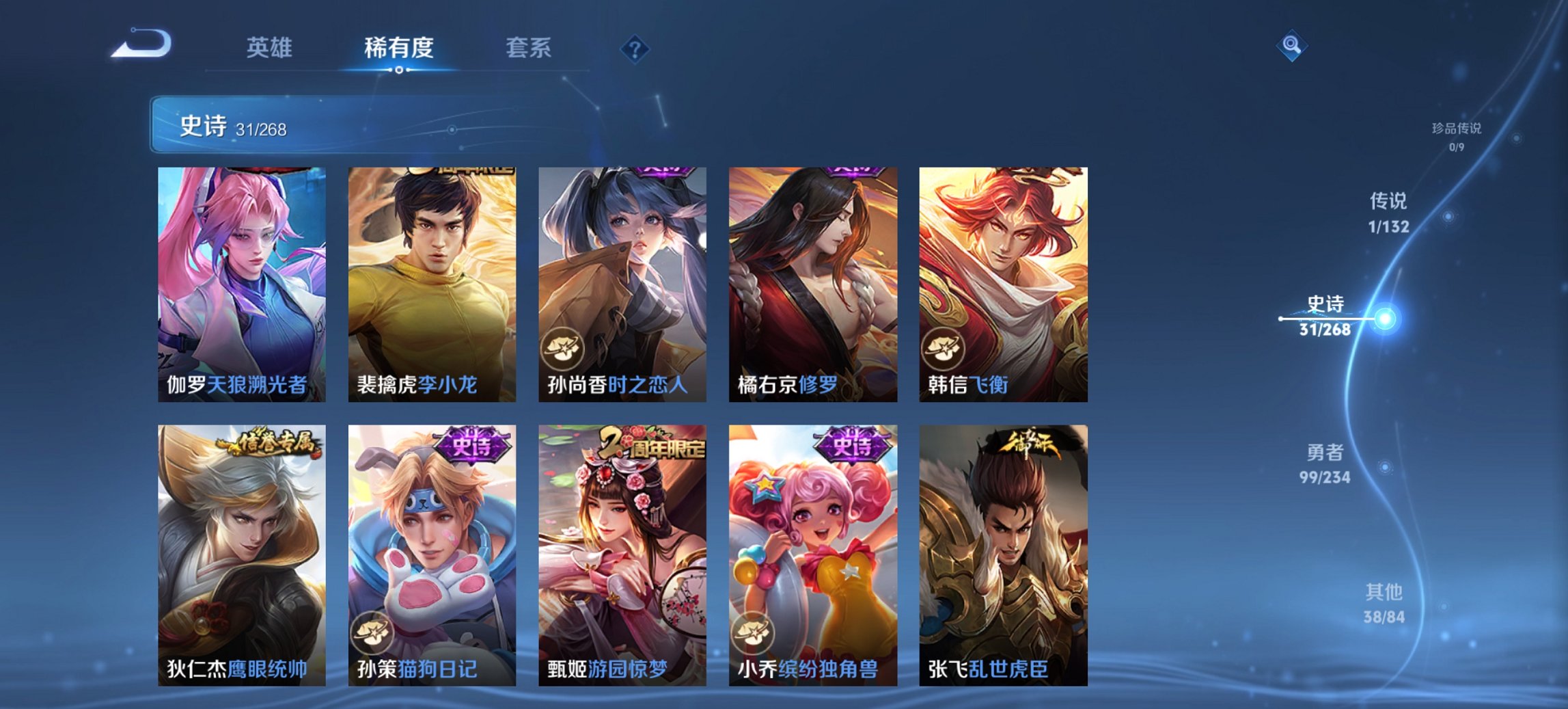Click the question mark help icon
This screenshot has width=1568, height=709.
(x=634, y=48)
